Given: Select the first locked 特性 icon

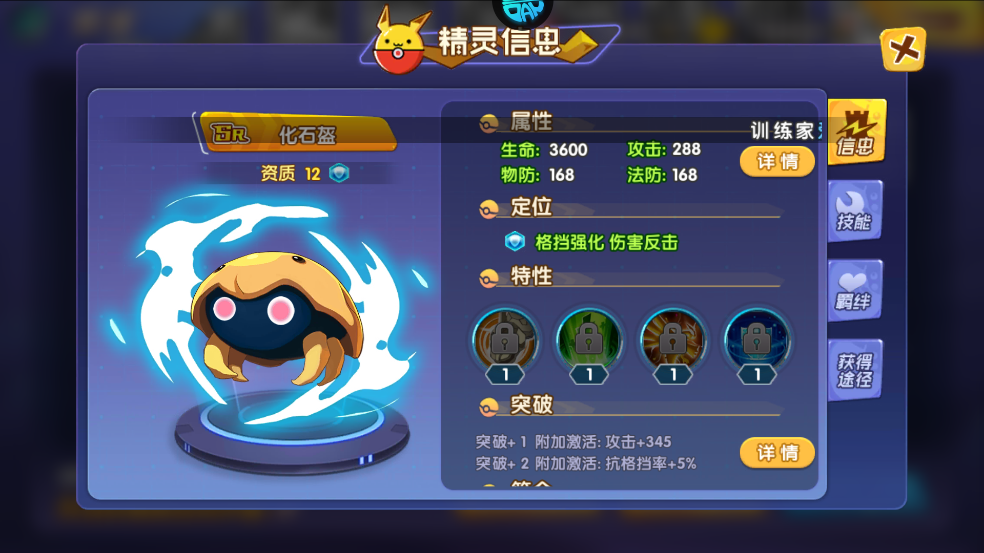Looking at the screenshot, I should (x=505, y=340).
